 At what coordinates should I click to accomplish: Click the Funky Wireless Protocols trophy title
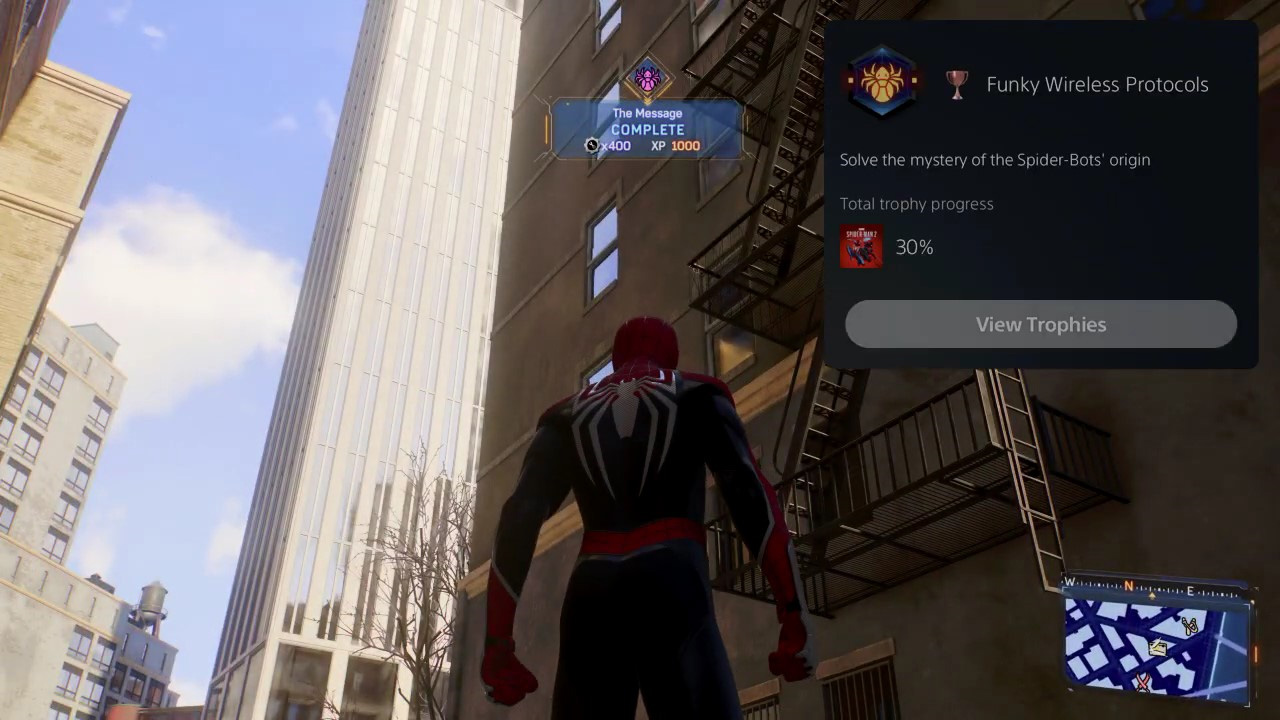pyautogui.click(x=1097, y=85)
